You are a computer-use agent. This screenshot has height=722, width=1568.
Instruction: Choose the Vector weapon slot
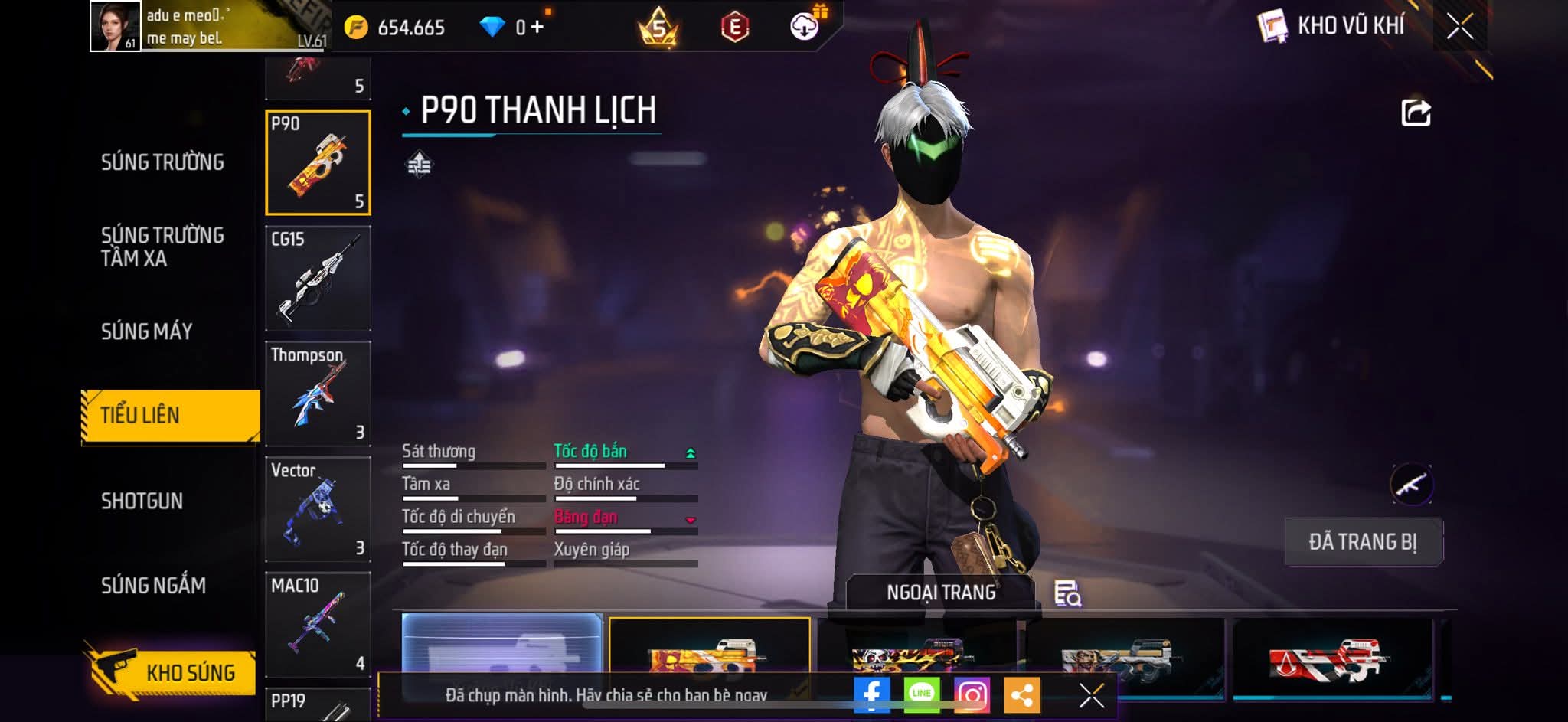click(318, 509)
